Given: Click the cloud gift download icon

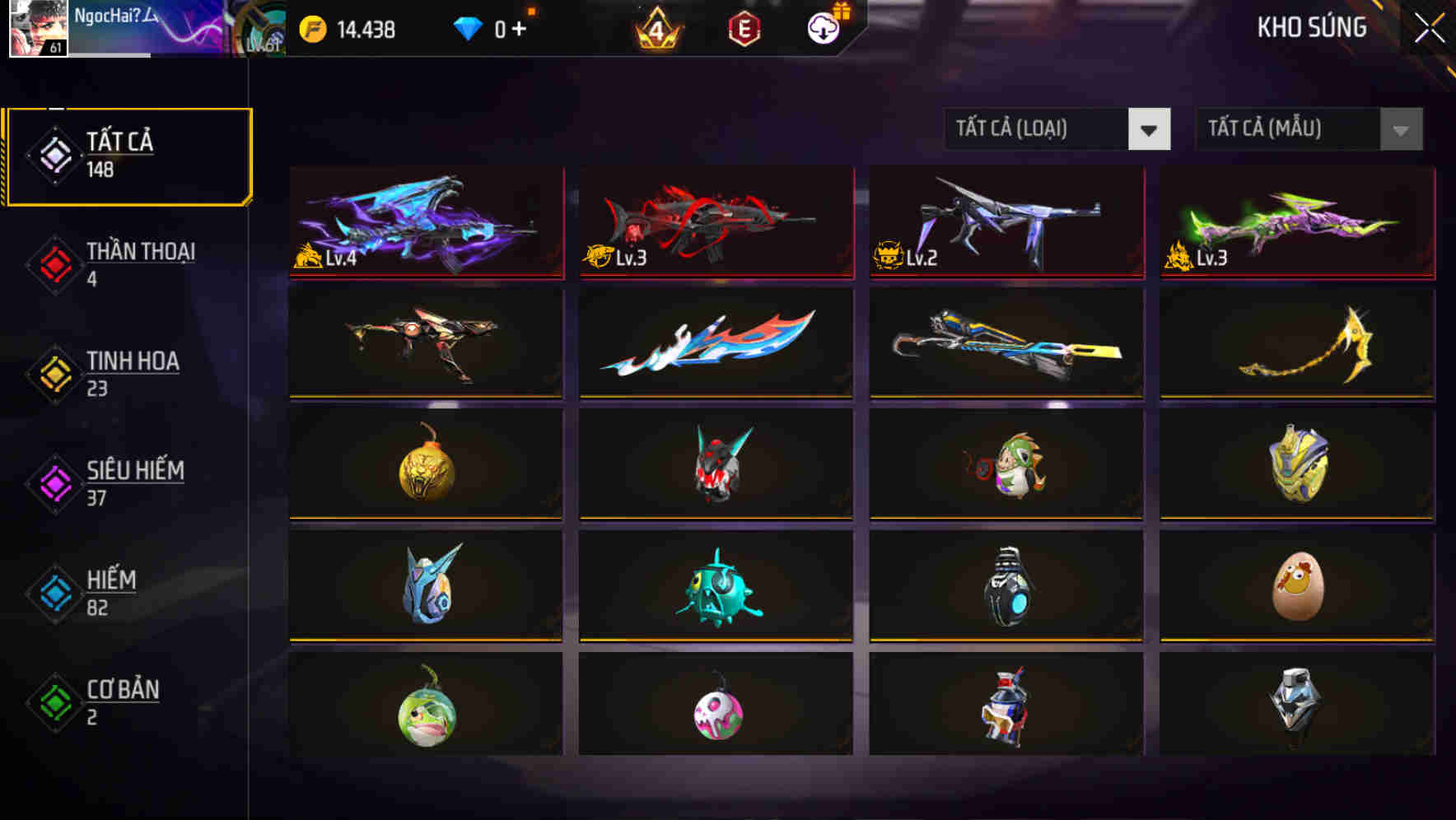Looking at the screenshot, I should coord(821,27).
